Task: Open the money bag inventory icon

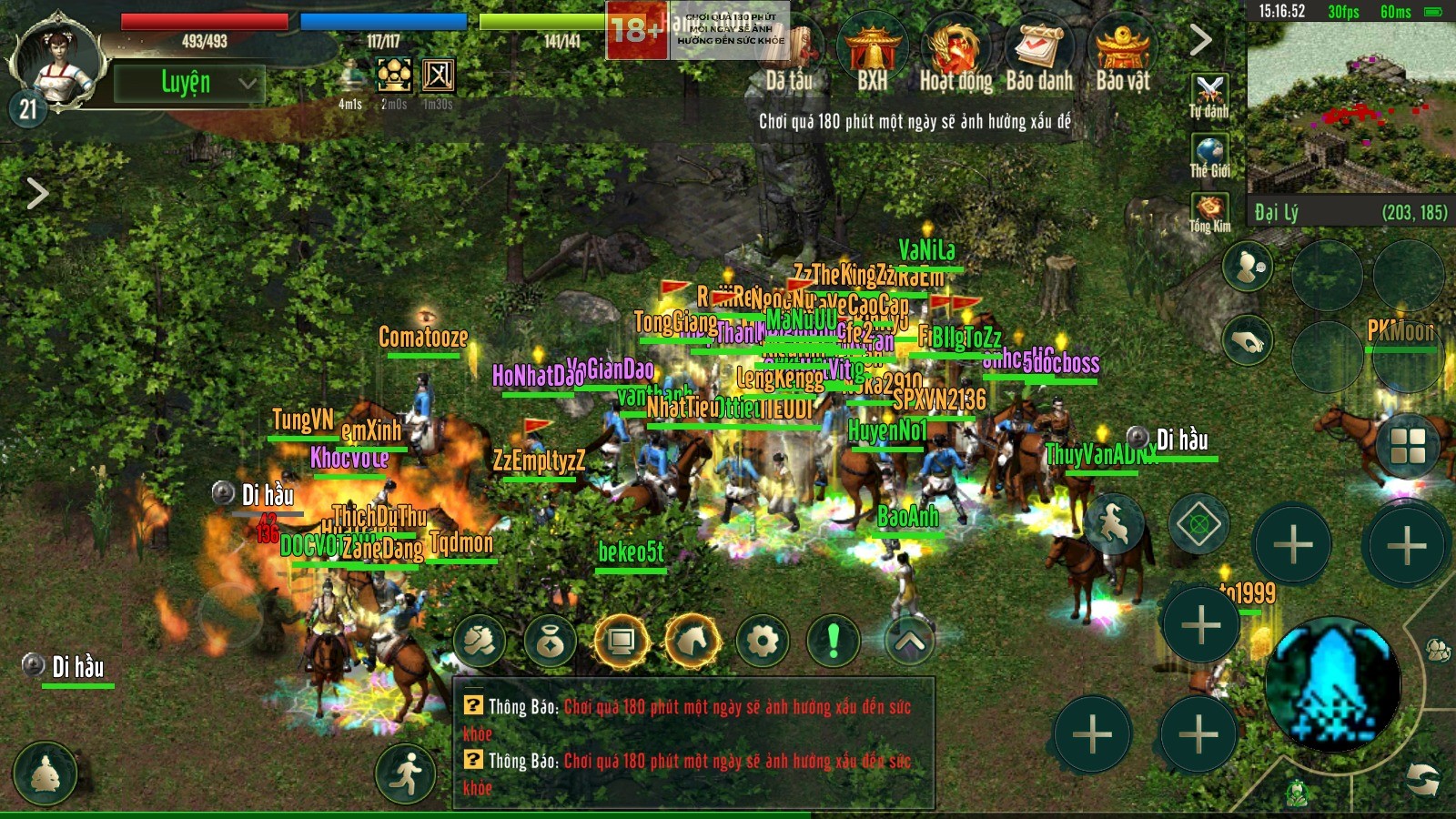Action: (550, 642)
